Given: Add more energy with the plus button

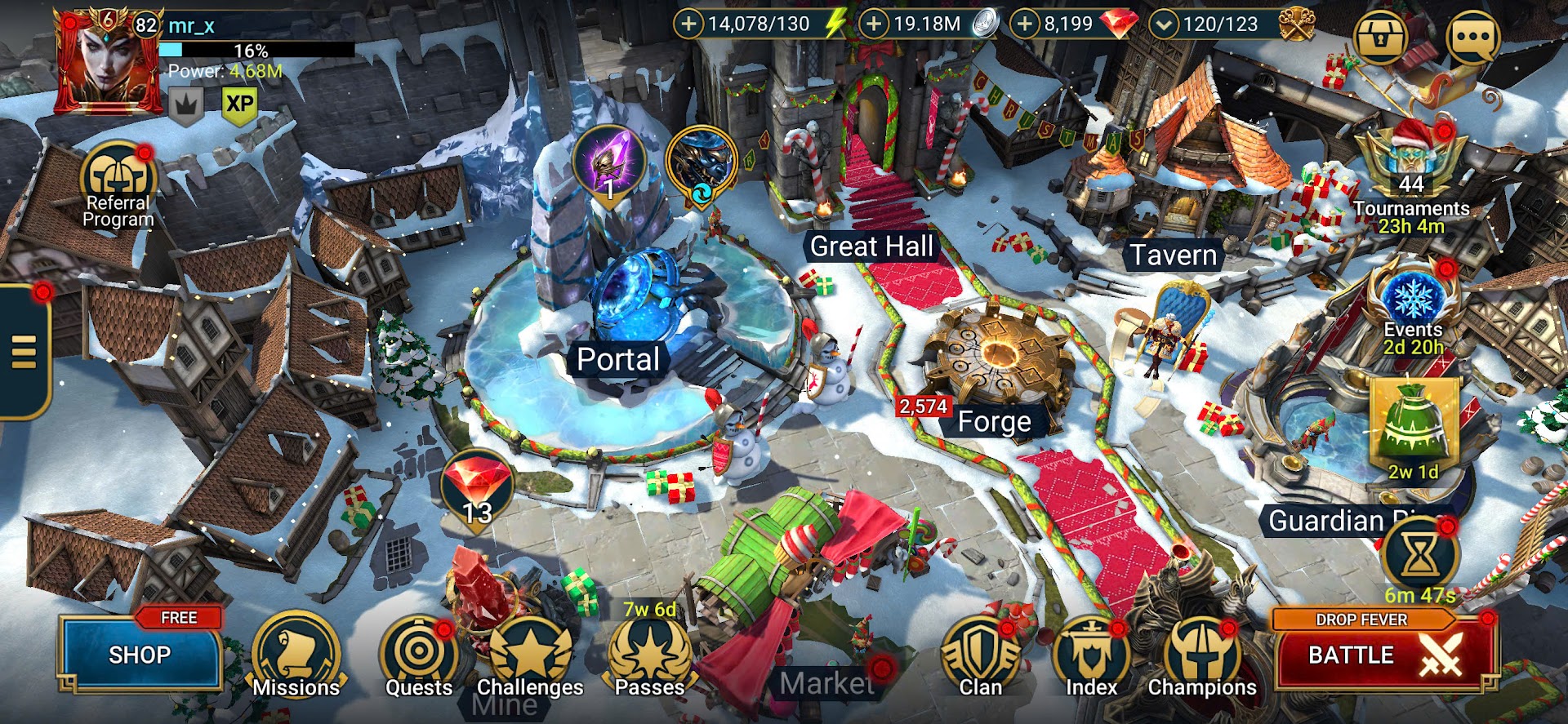Looking at the screenshot, I should point(688,24).
